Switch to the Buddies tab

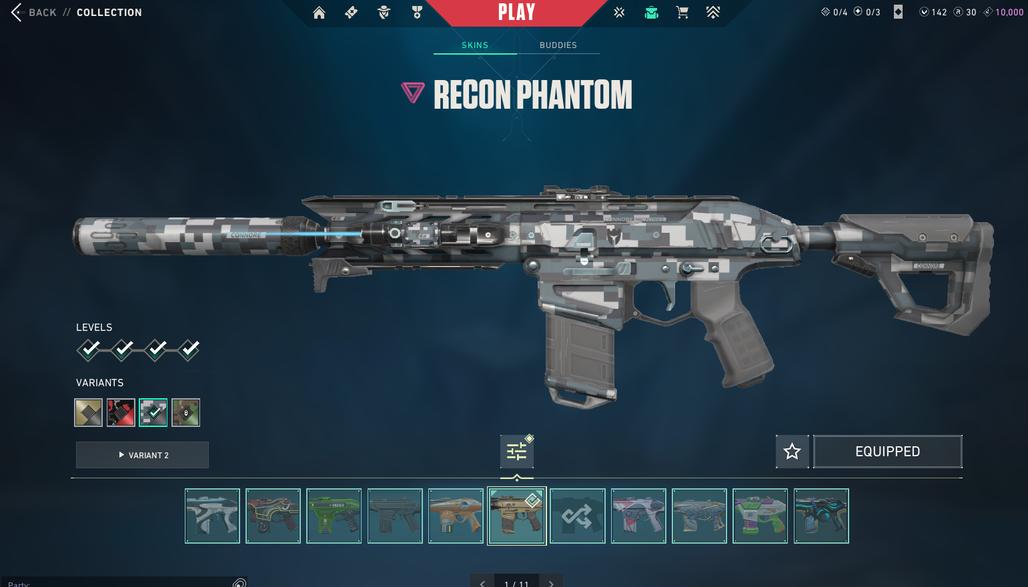coord(558,45)
